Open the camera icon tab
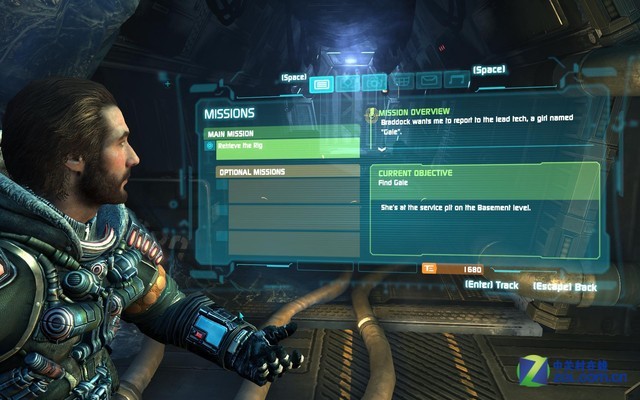The height and width of the screenshot is (400, 640). [374, 82]
